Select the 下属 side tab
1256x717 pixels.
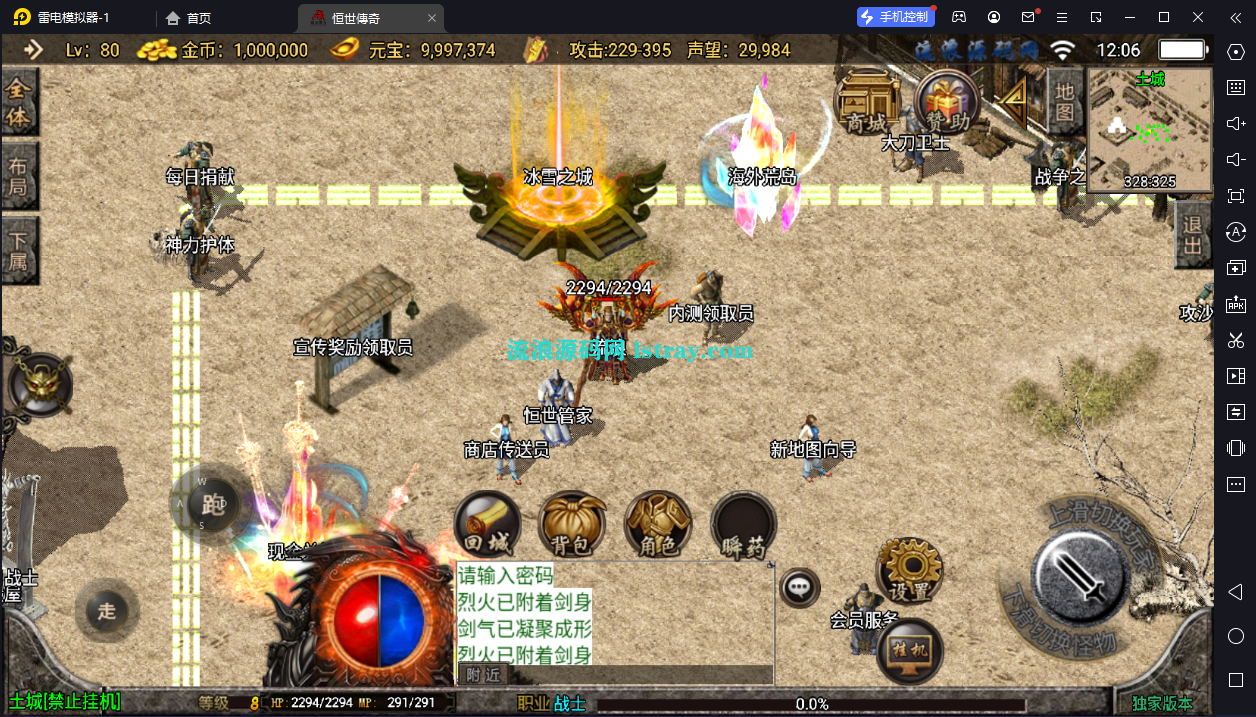click(19, 250)
